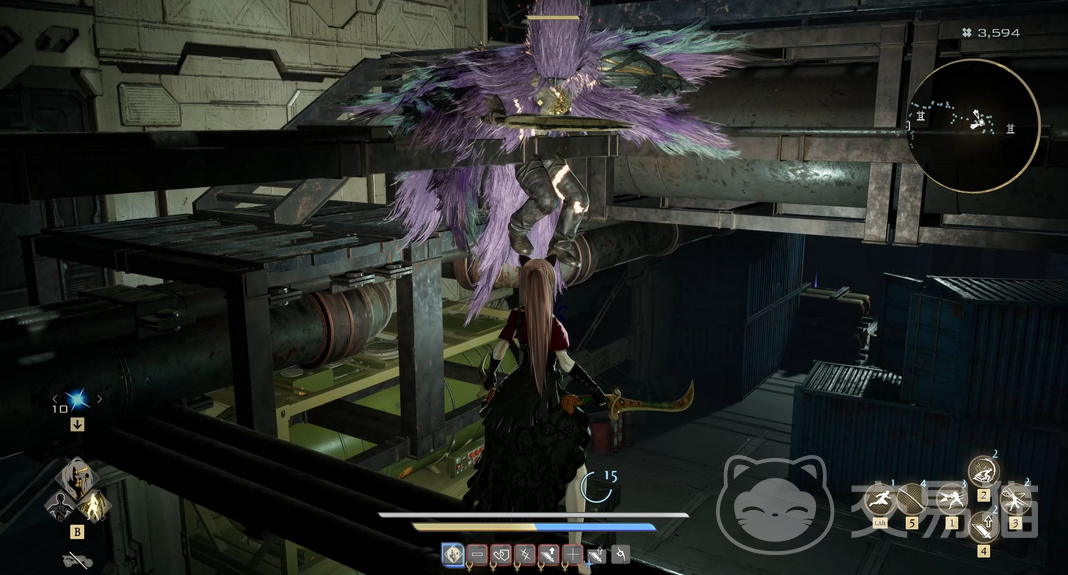Click the minus sign status slot

tap(477, 553)
